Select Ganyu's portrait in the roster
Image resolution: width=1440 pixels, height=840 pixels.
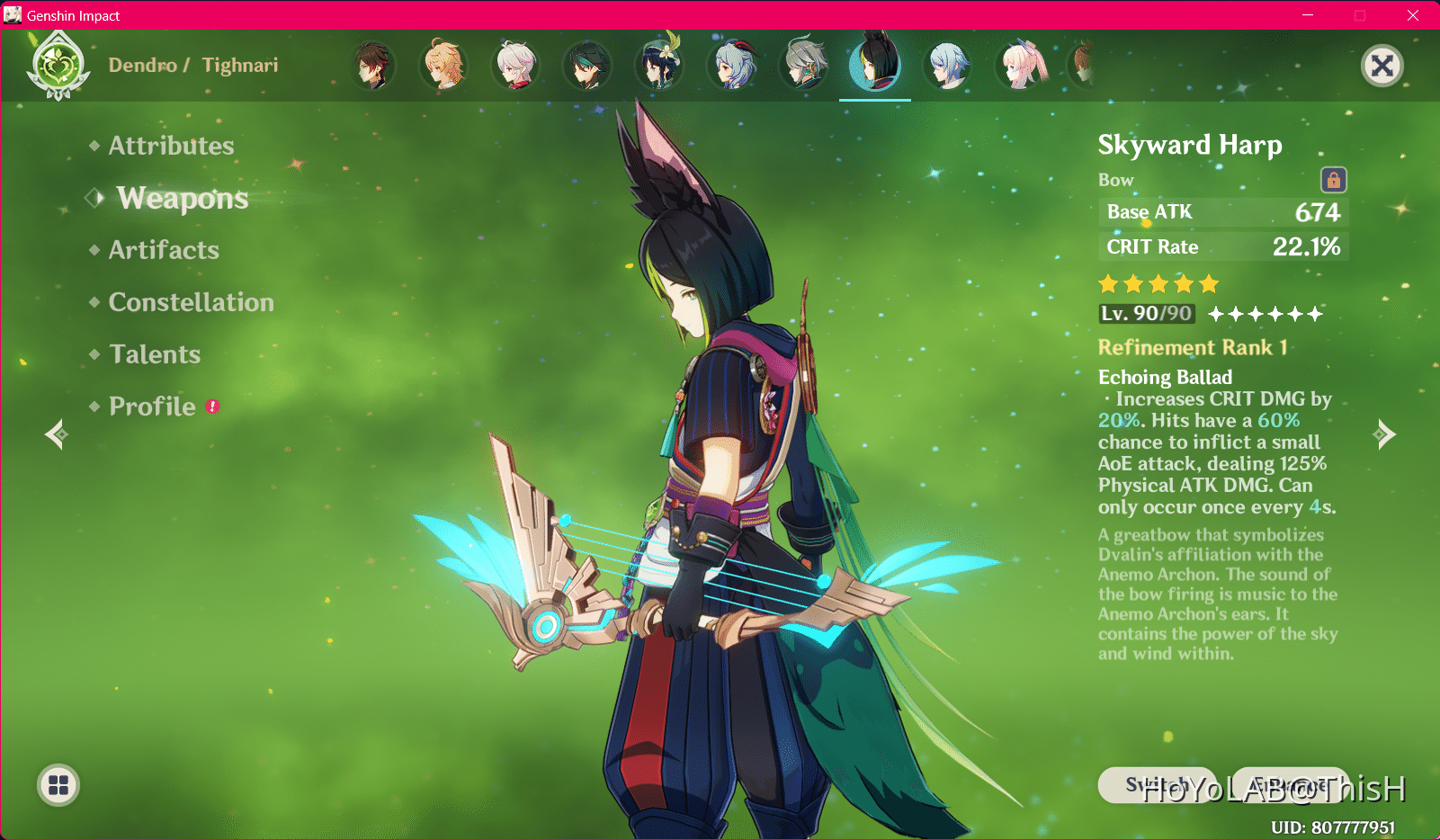[733, 65]
